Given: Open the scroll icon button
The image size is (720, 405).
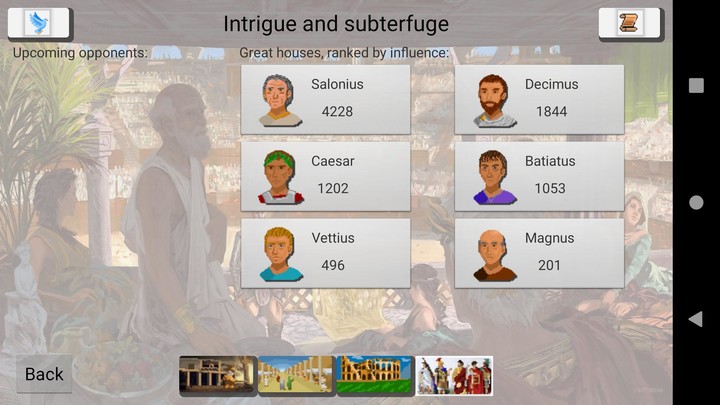Looking at the screenshot, I should point(630,23).
